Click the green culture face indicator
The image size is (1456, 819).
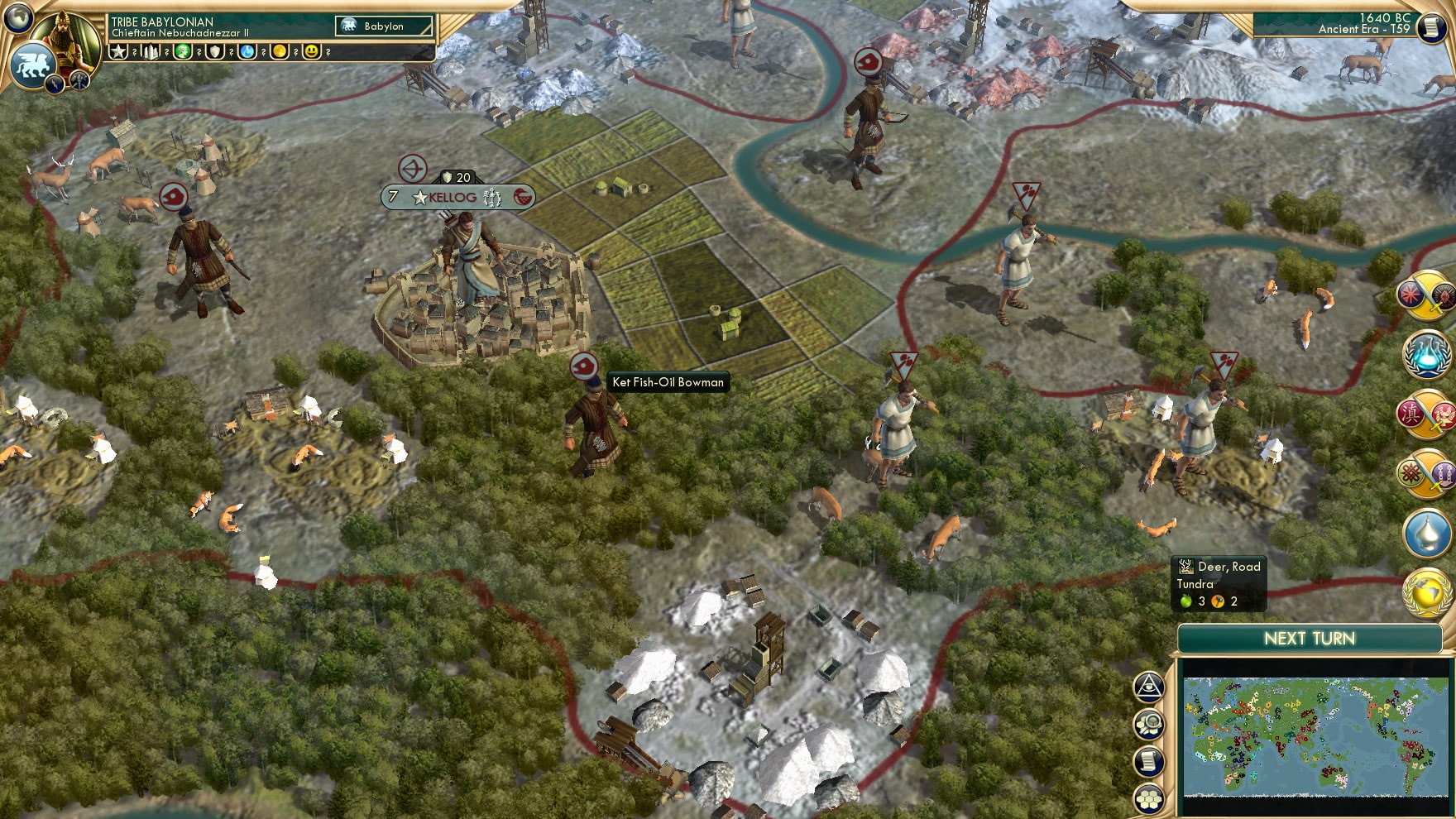tap(181, 51)
